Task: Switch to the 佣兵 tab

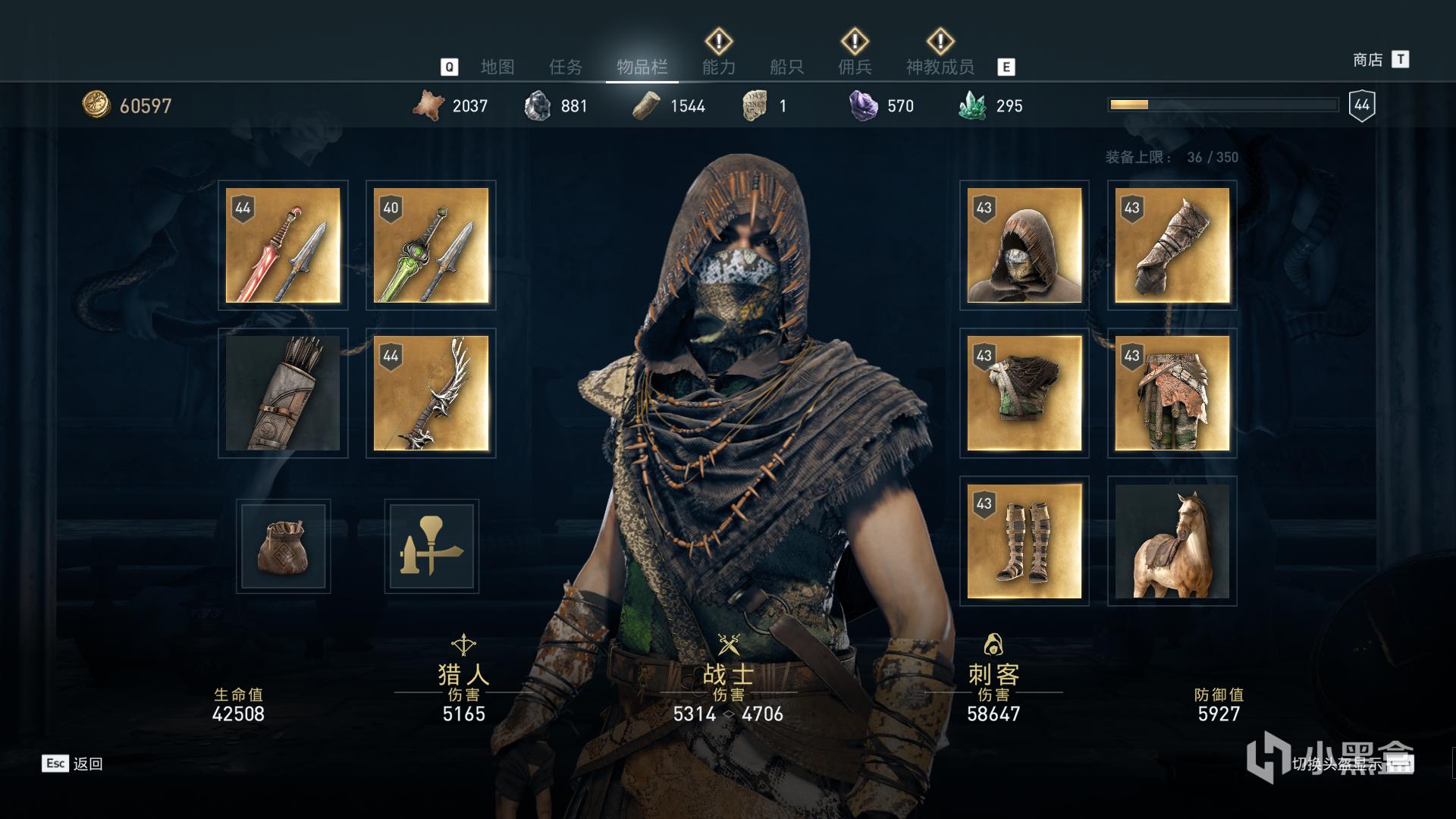Action: [x=855, y=67]
